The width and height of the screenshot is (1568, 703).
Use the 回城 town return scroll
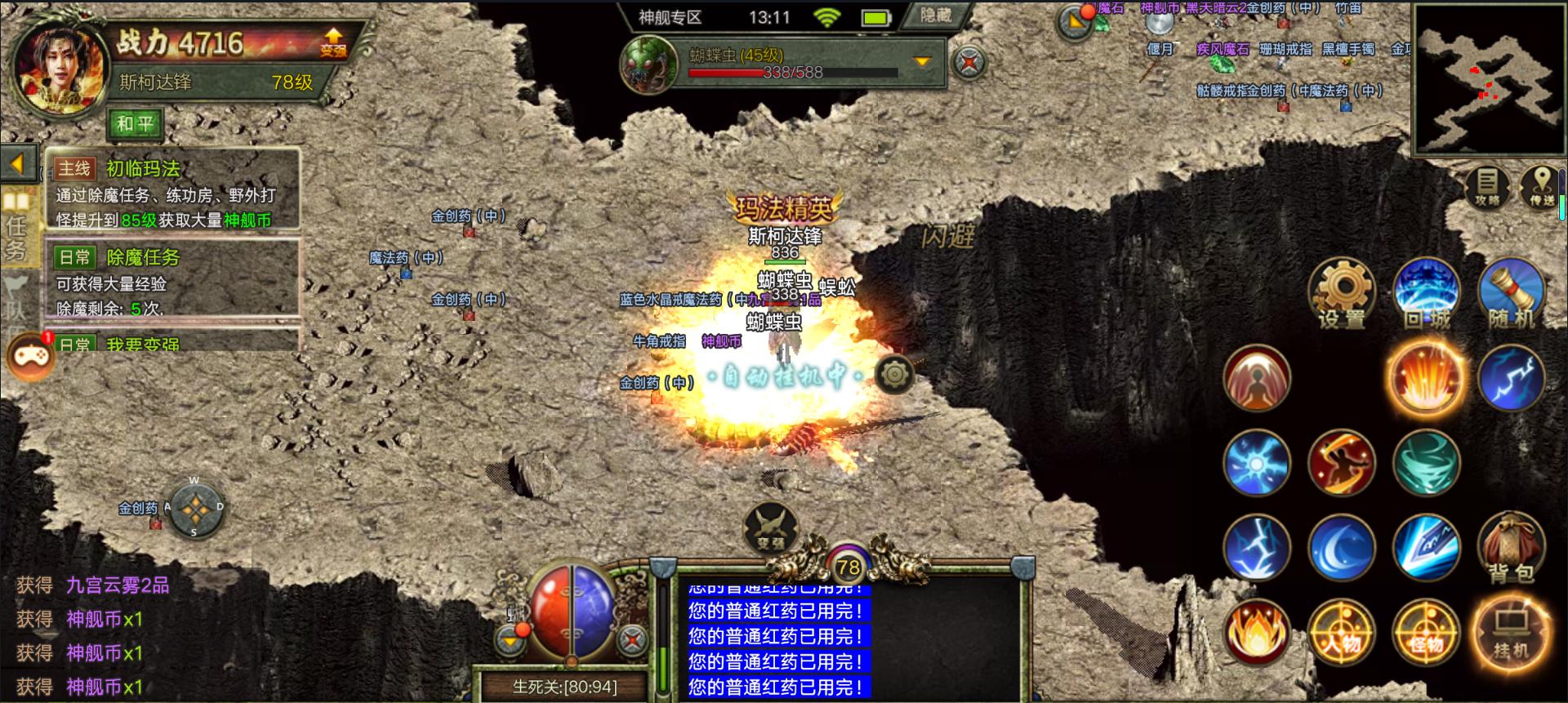(1426, 292)
